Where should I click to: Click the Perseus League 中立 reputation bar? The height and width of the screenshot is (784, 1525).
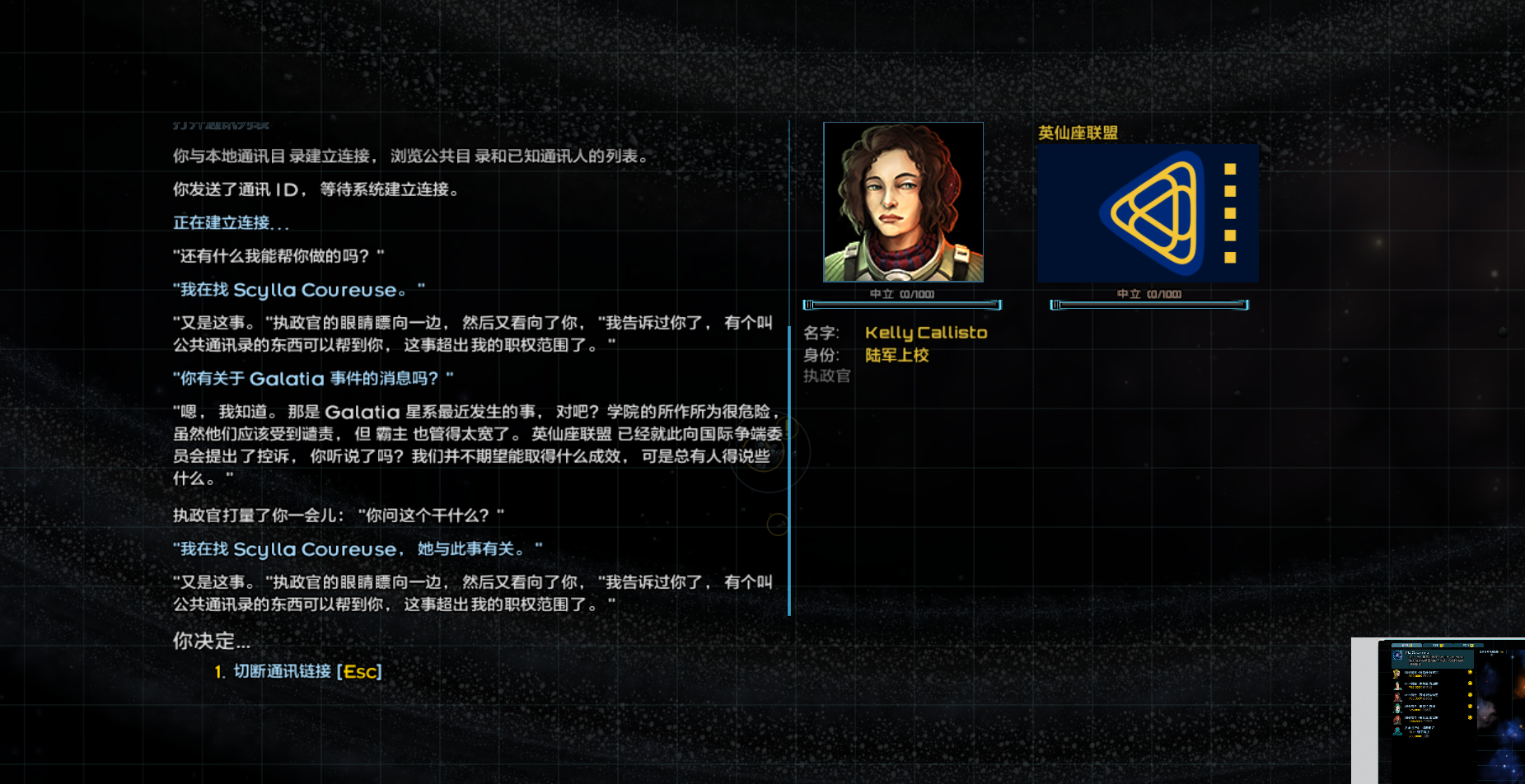tap(1148, 305)
